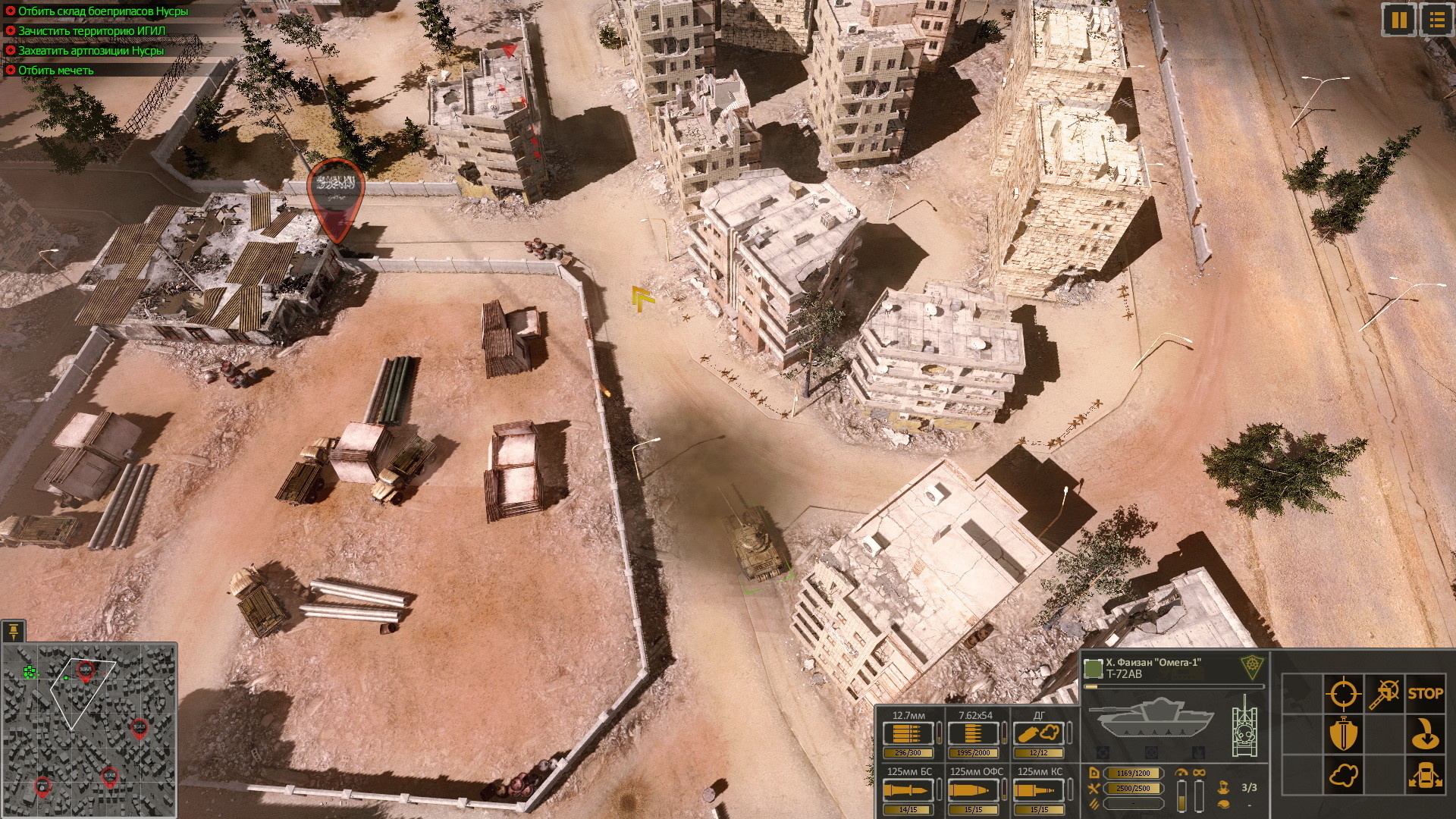
Task: Open the main menu list button
Action: (1436, 20)
